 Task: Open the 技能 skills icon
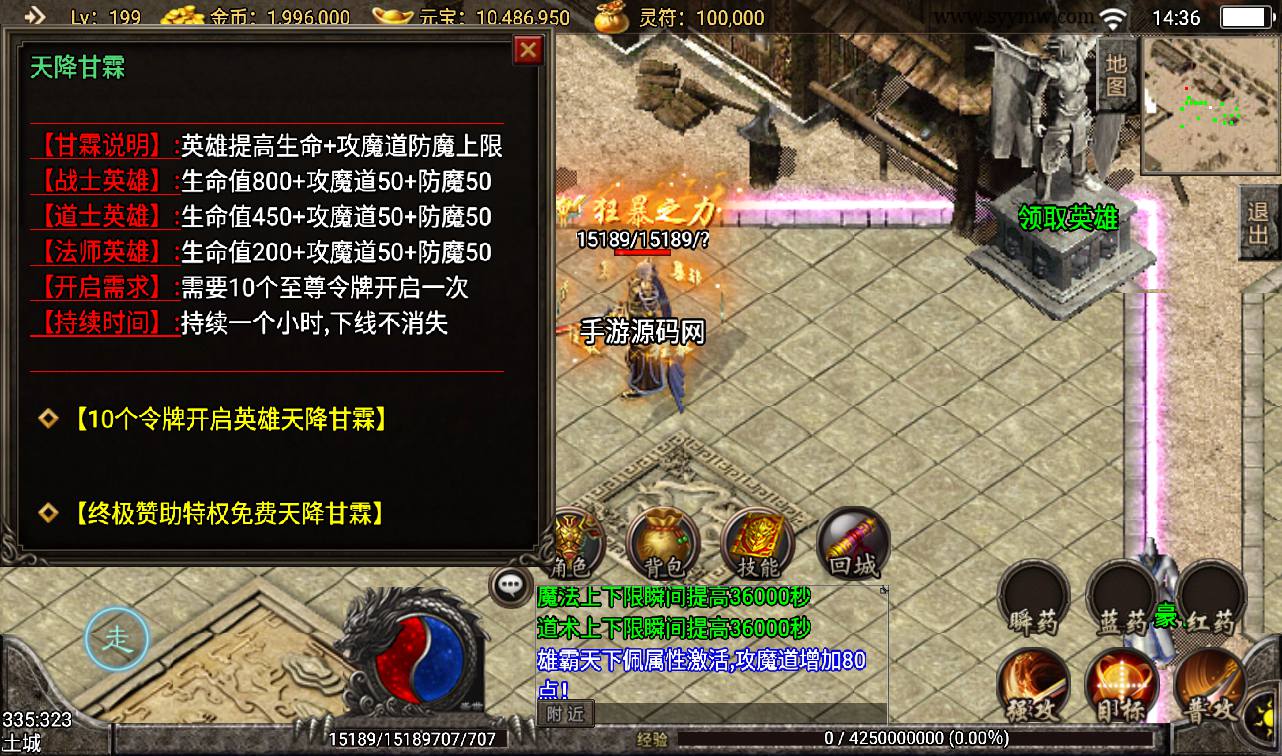(x=756, y=545)
